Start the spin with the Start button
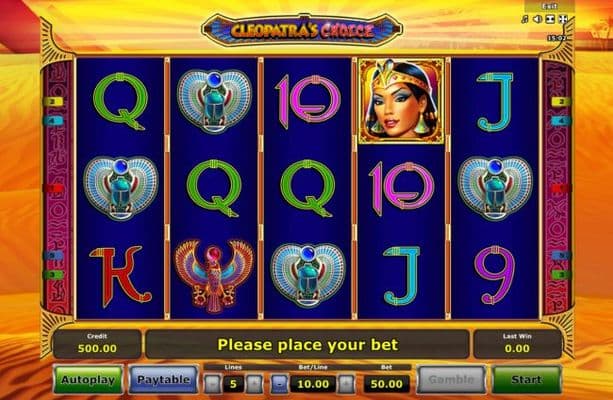The width and height of the screenshot is (613, 400). 526,379
